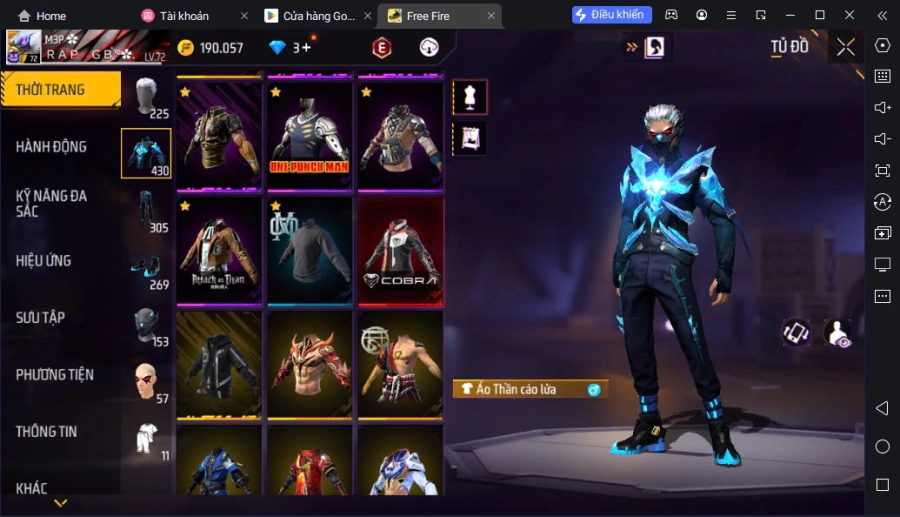Show the shoes subcategory with 269 items
Image resolution: width=900 pixels, height=517 pixels.
(146, 270)
